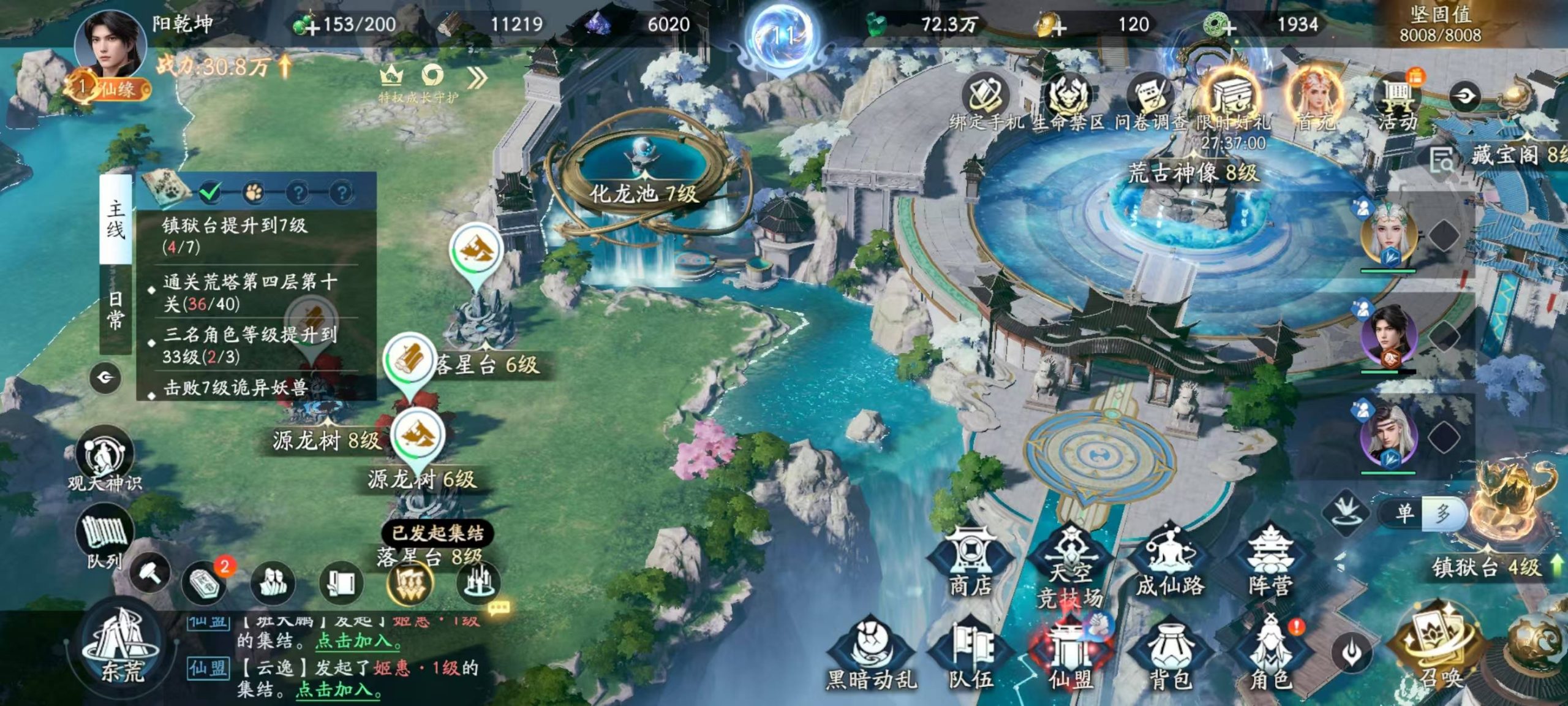The height and width of the screenshot is (706, 1568).
Task: Open the 黑暗动乱 event
Action: [871, 655]
